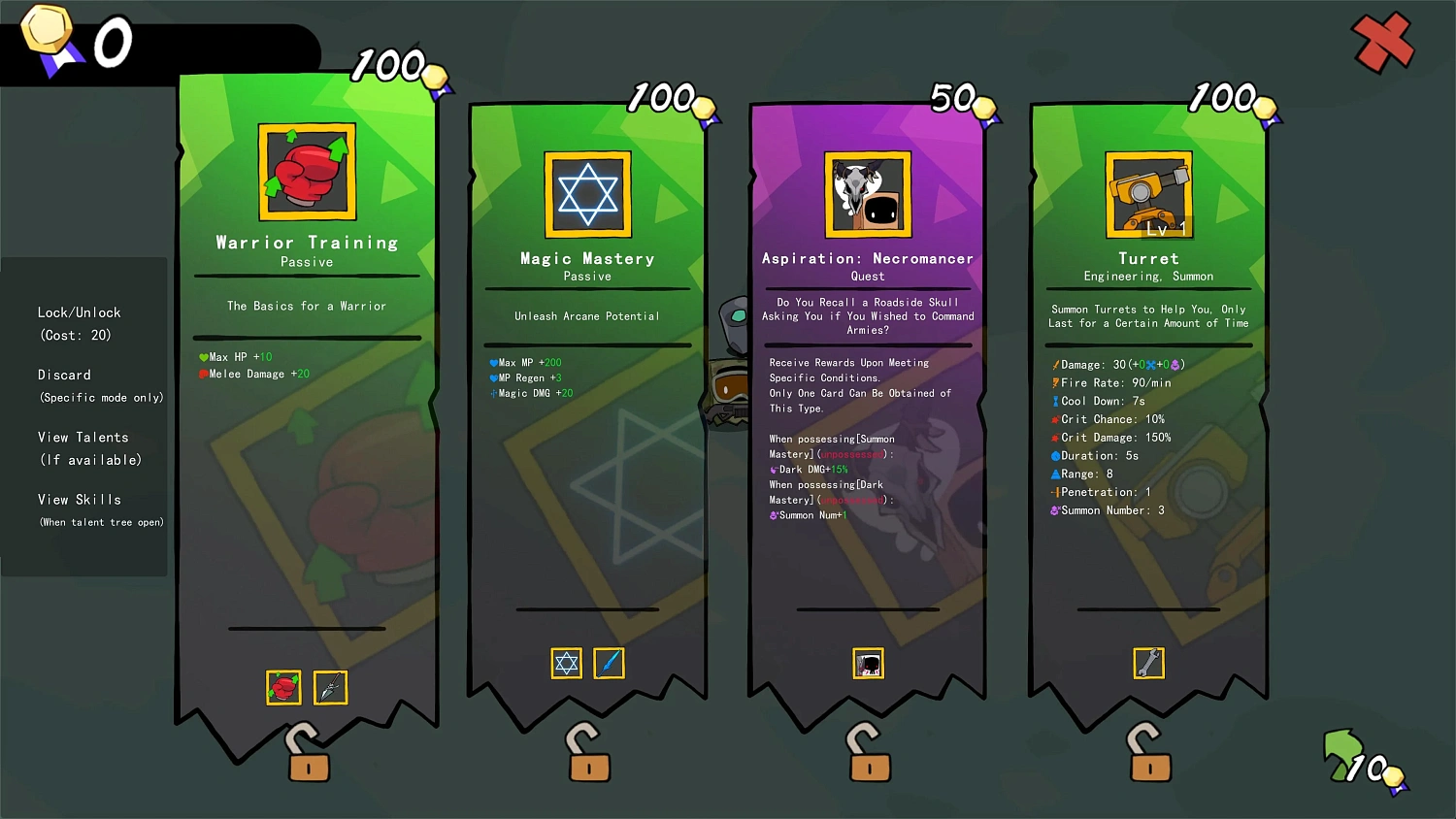The image size is (1456, 819).
Task: Click the hexagram emblem on Magic Mastery card
Action: click(x=586, y=193)
